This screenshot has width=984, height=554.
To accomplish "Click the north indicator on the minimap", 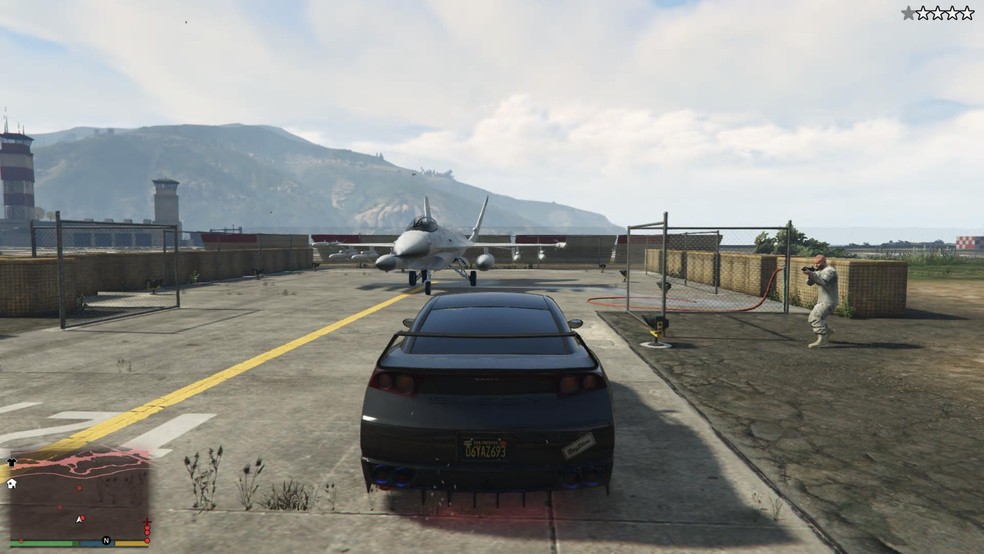I will (x=106, y=541).
